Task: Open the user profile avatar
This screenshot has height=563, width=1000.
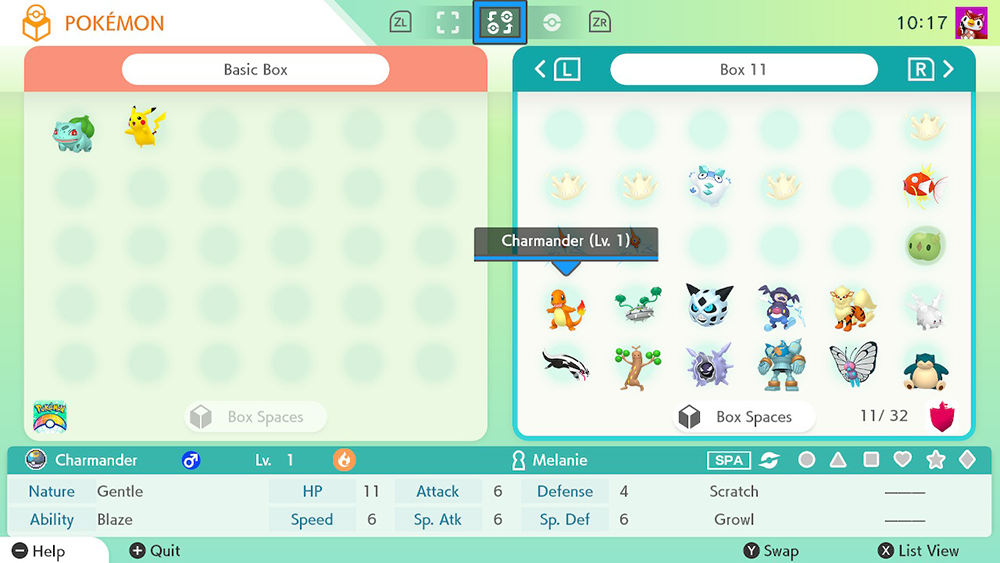Action: (971, 22)
